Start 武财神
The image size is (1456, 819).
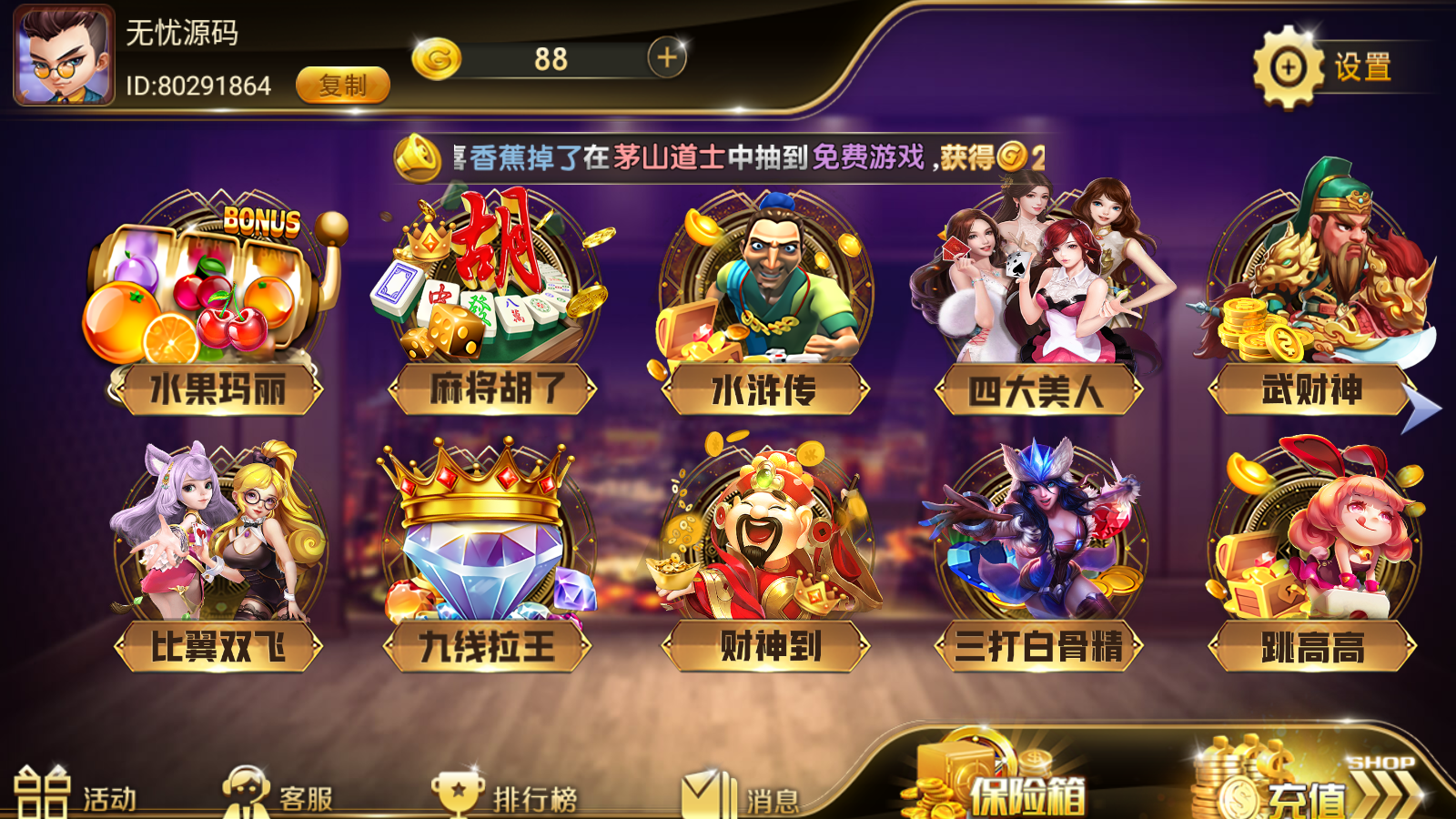tap(1310, 300)
